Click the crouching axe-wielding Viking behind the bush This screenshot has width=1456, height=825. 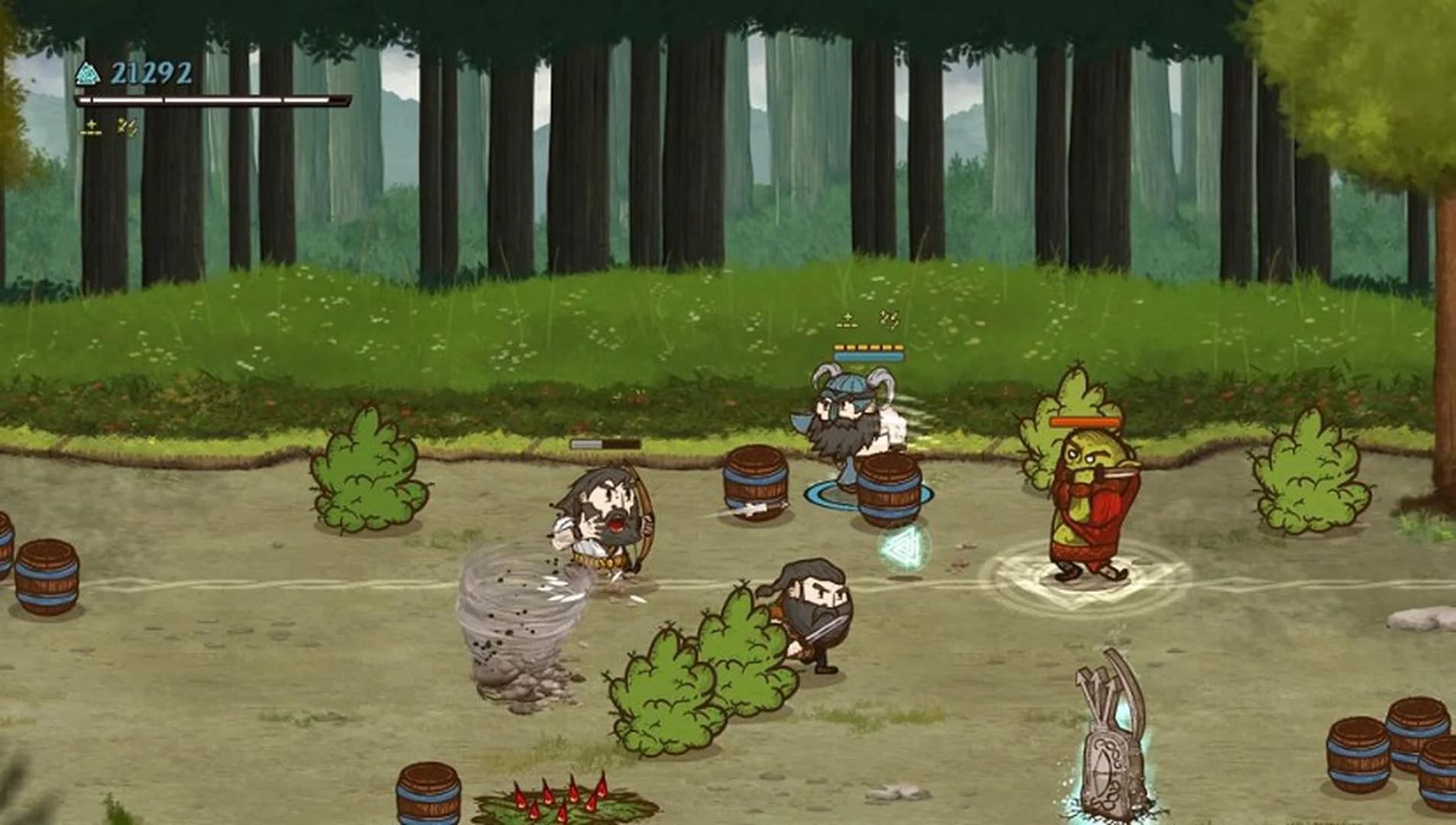(x=813, y=619)
